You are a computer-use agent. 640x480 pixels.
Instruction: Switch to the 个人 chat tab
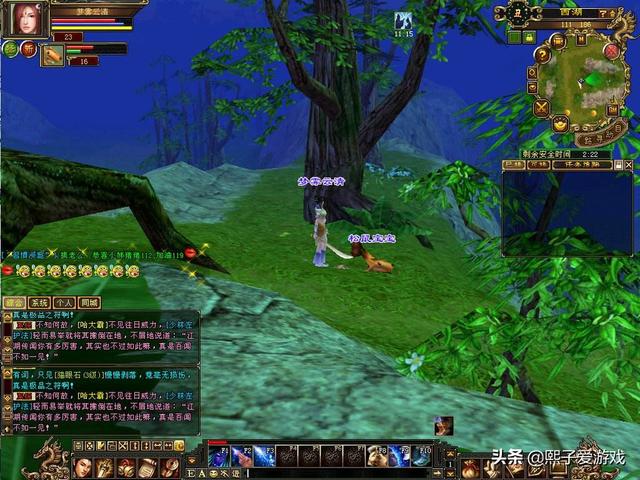point(64,301)
